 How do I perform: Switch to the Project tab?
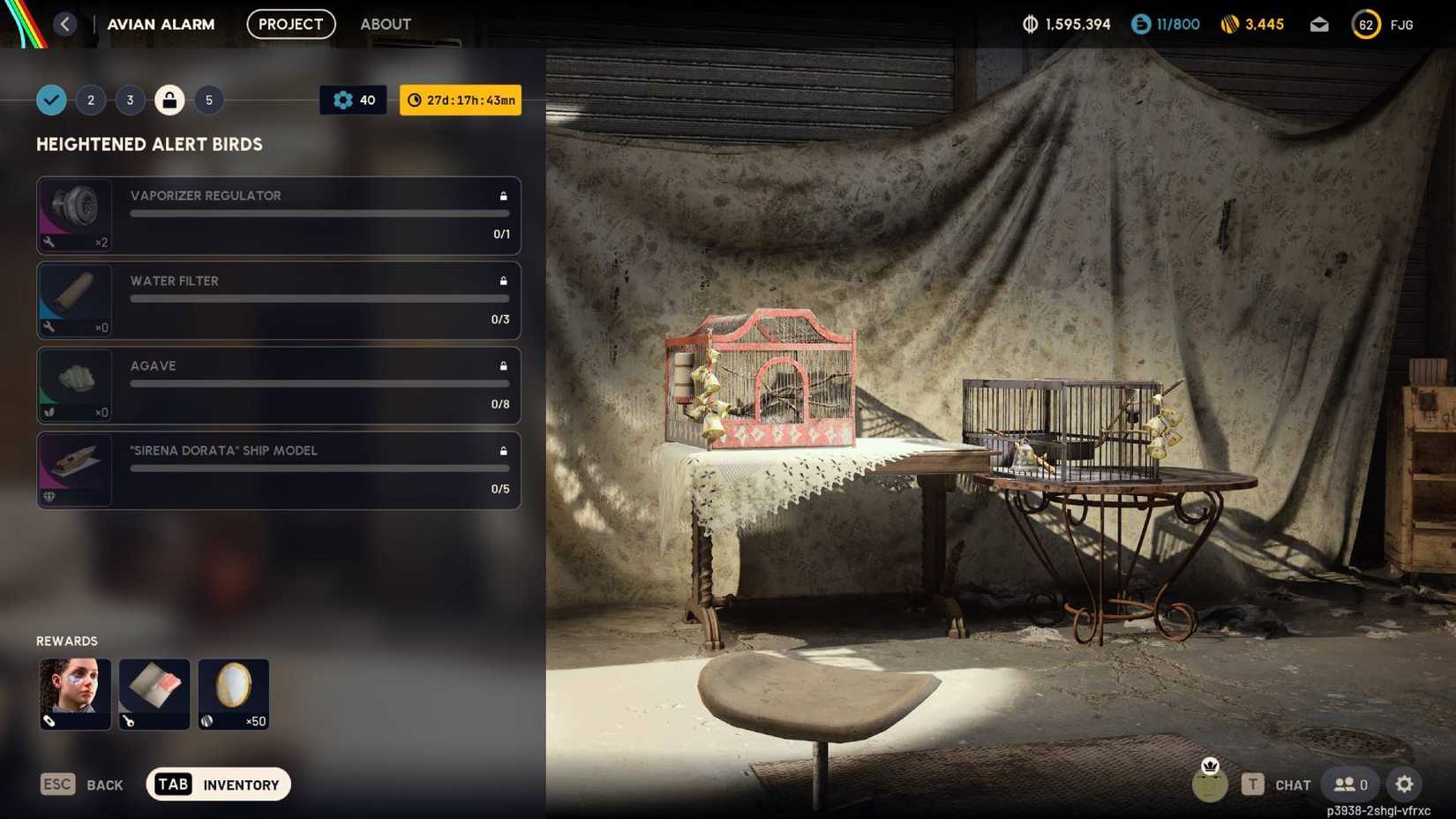[290, 24]
